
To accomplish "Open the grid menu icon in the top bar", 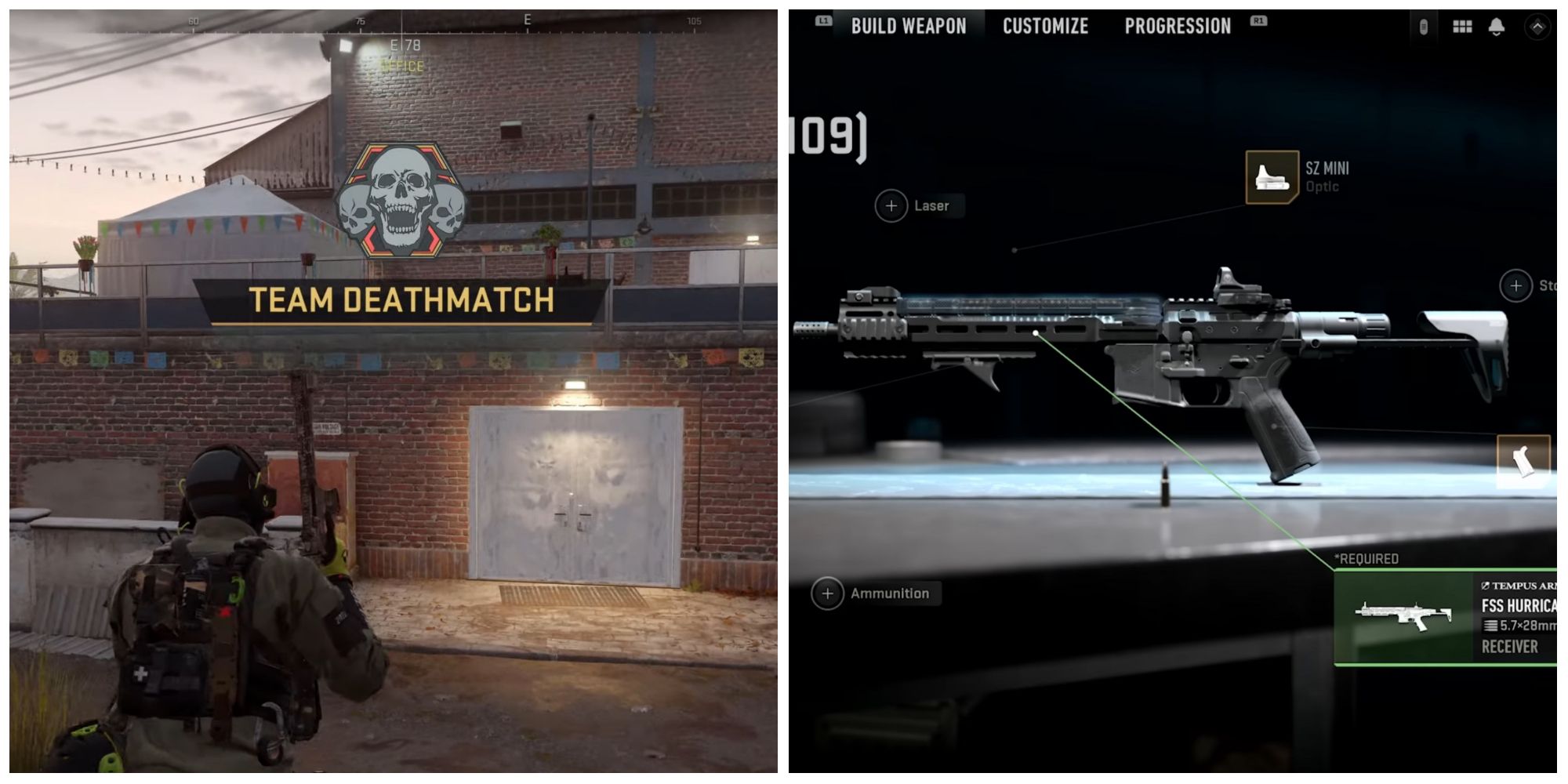I will (1461, 27).
